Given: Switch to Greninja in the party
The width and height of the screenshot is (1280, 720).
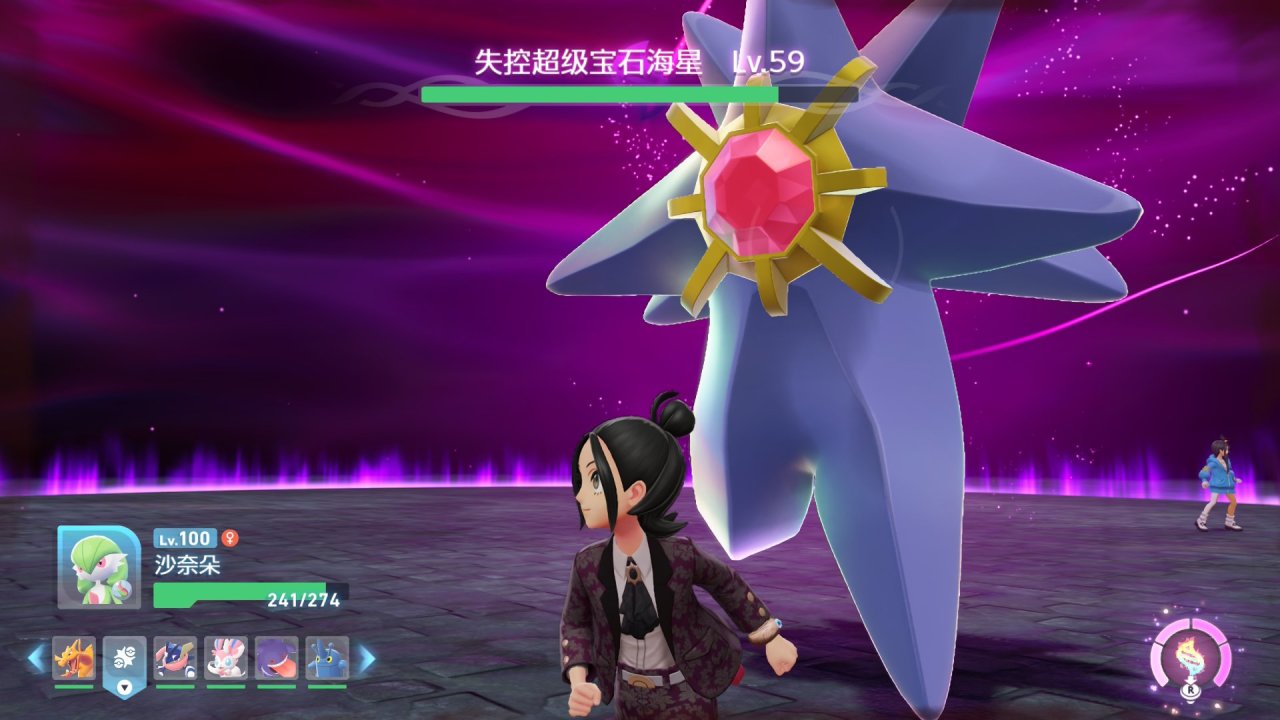Looking at the screenshot, I should (175, 658).
